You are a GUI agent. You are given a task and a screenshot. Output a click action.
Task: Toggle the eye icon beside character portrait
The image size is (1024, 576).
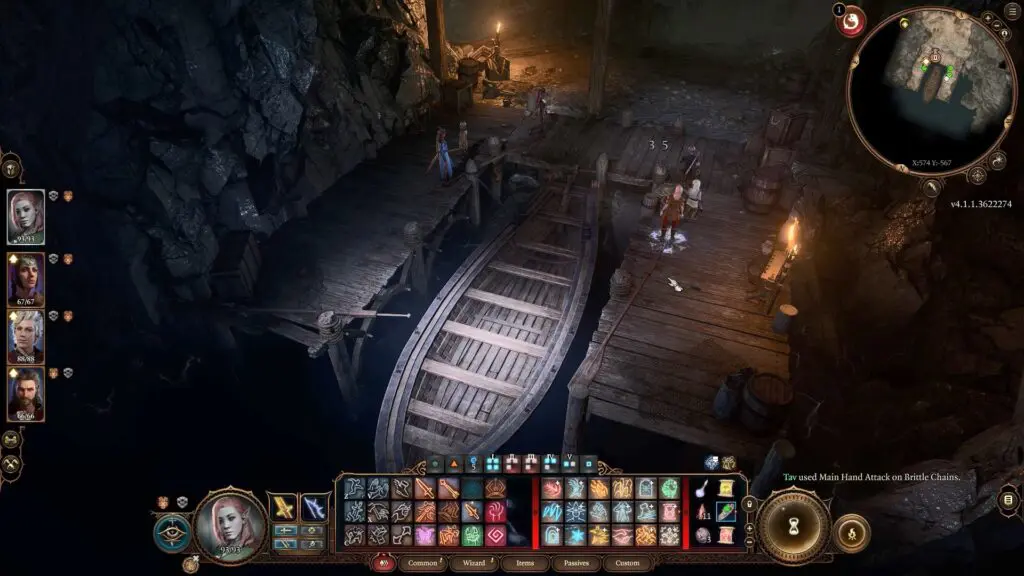point(172,533)
